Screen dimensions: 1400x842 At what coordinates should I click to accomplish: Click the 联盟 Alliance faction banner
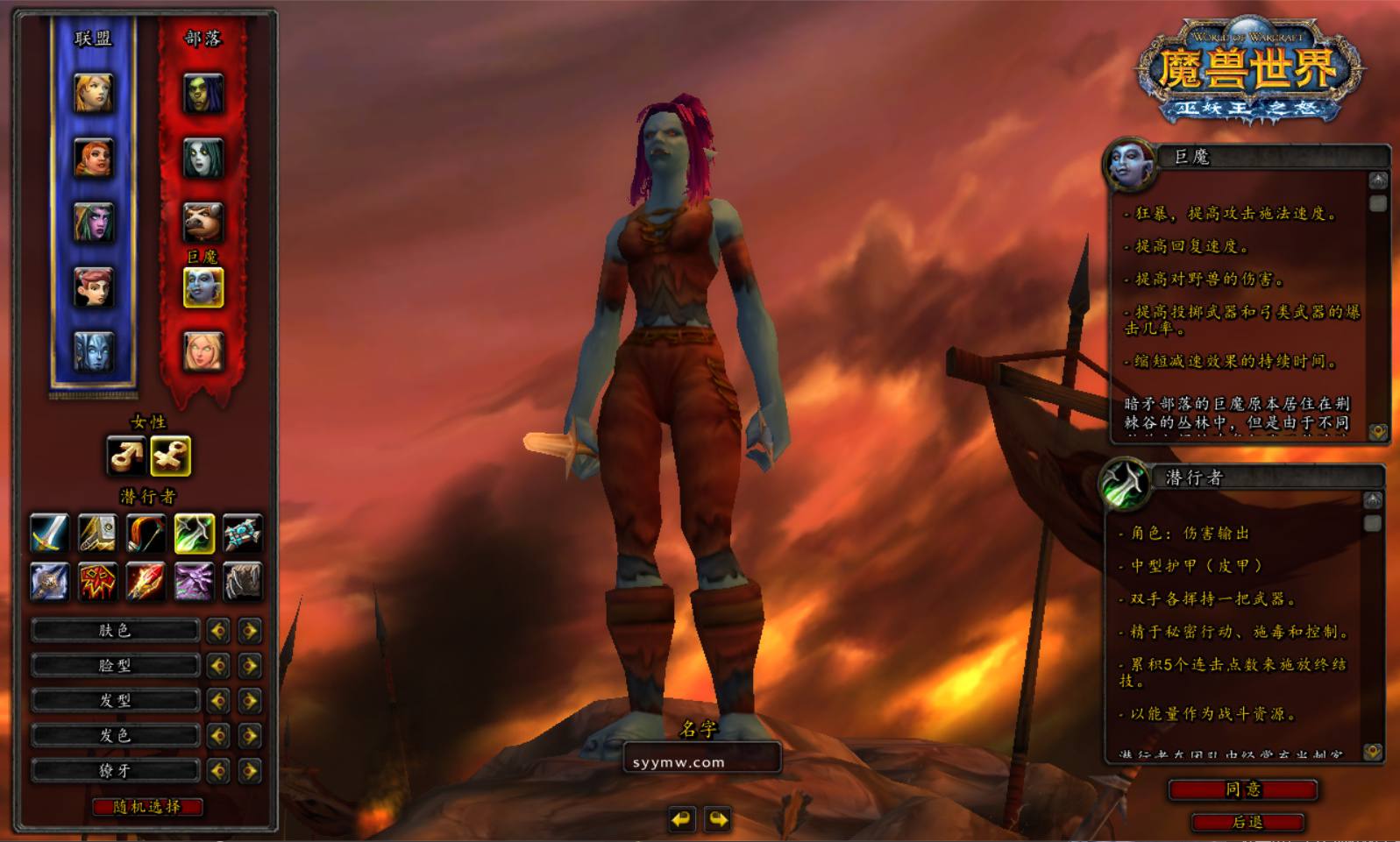(92, 37)
